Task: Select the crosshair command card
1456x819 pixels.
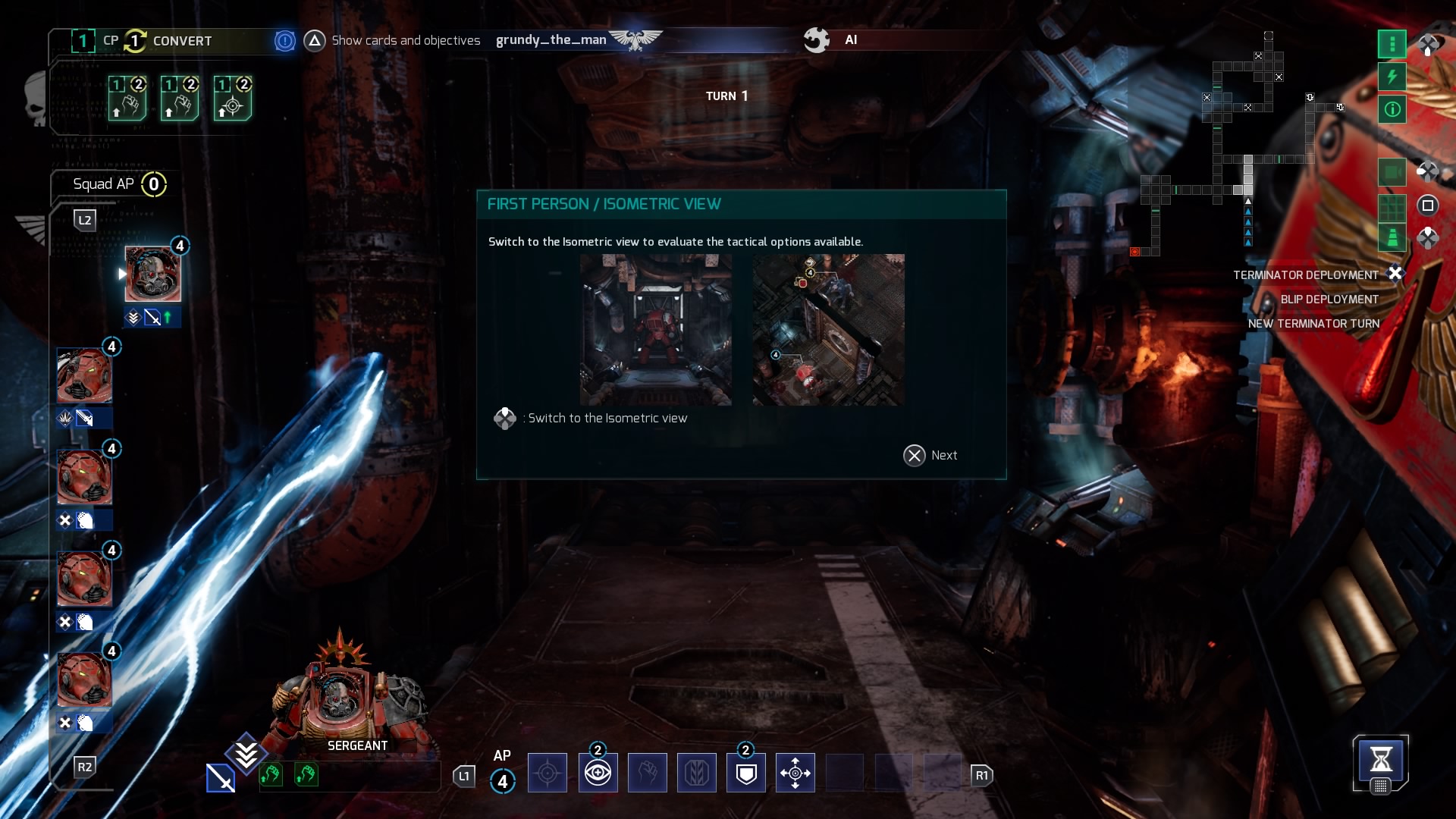Action: coord(232,99)
